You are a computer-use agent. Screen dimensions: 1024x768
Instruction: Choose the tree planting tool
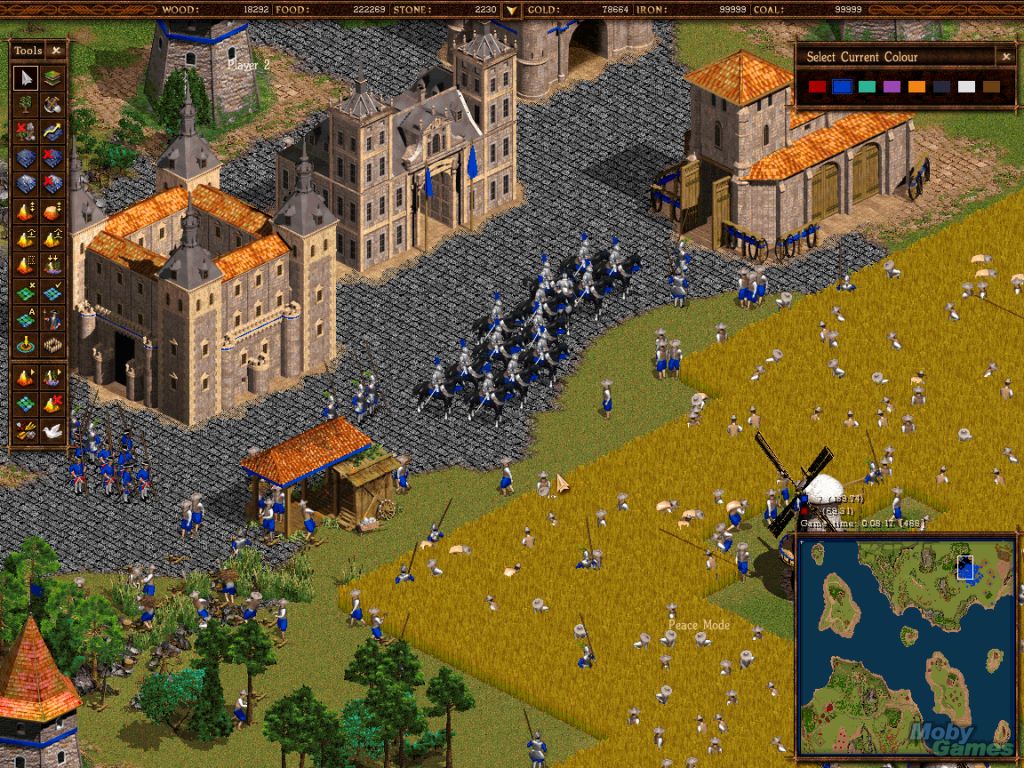[26, 104]
